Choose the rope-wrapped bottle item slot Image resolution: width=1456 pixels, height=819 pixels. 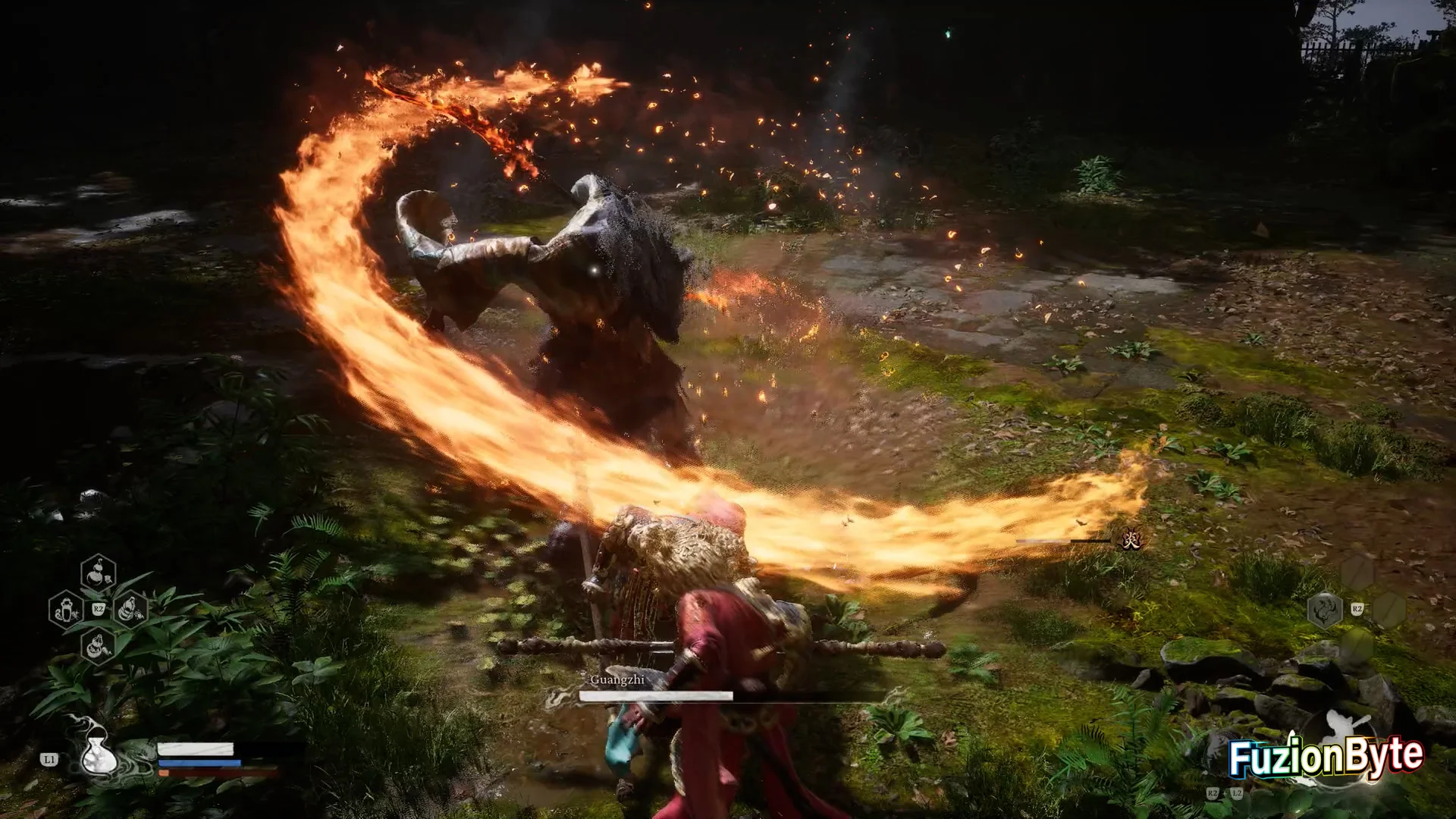click(130, 609)
